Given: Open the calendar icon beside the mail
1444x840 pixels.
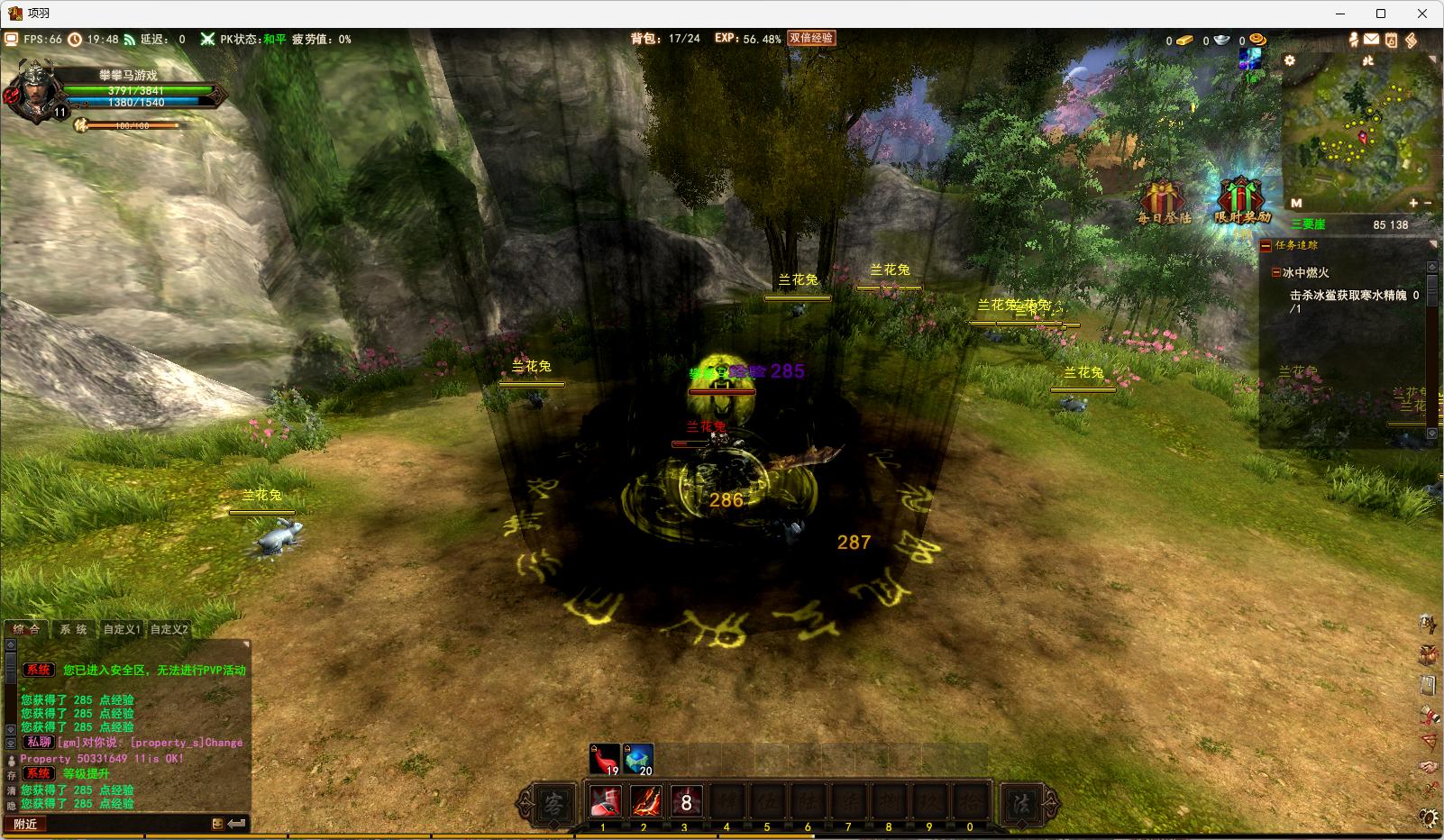Looking at the screenshot, I should (1391, 40).
